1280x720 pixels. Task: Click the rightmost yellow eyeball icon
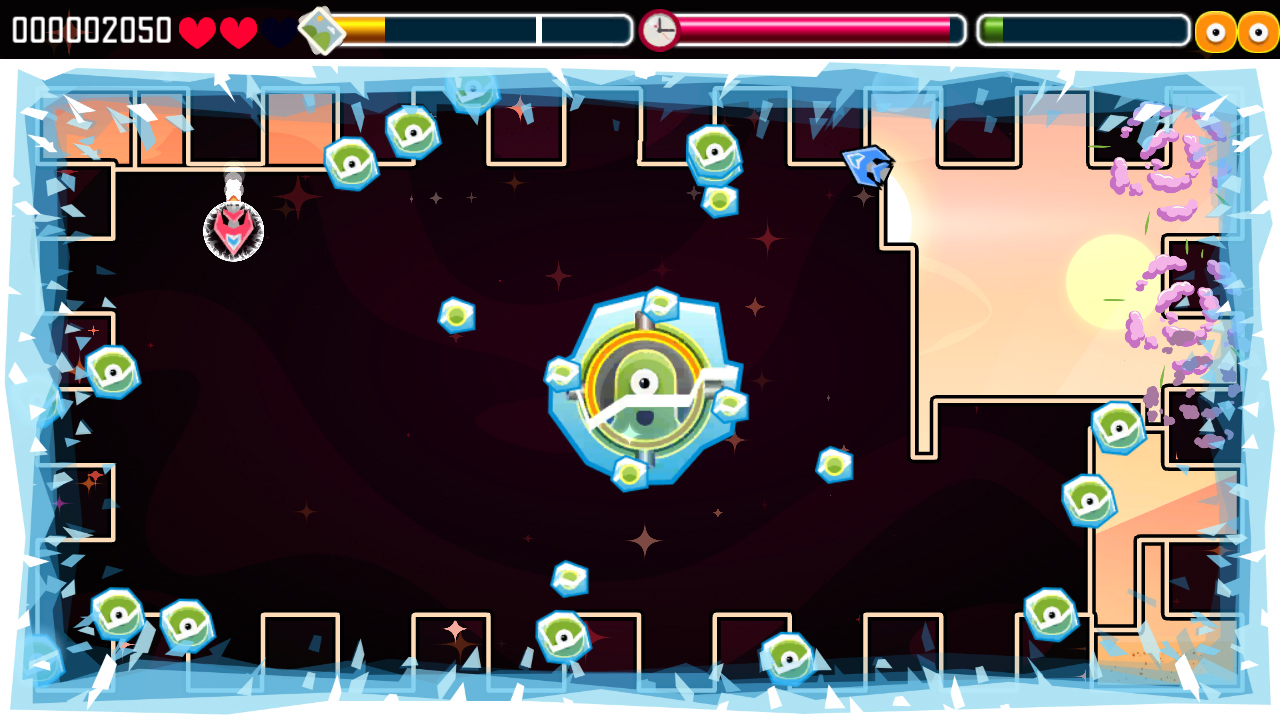click(x=1258, y=29)
